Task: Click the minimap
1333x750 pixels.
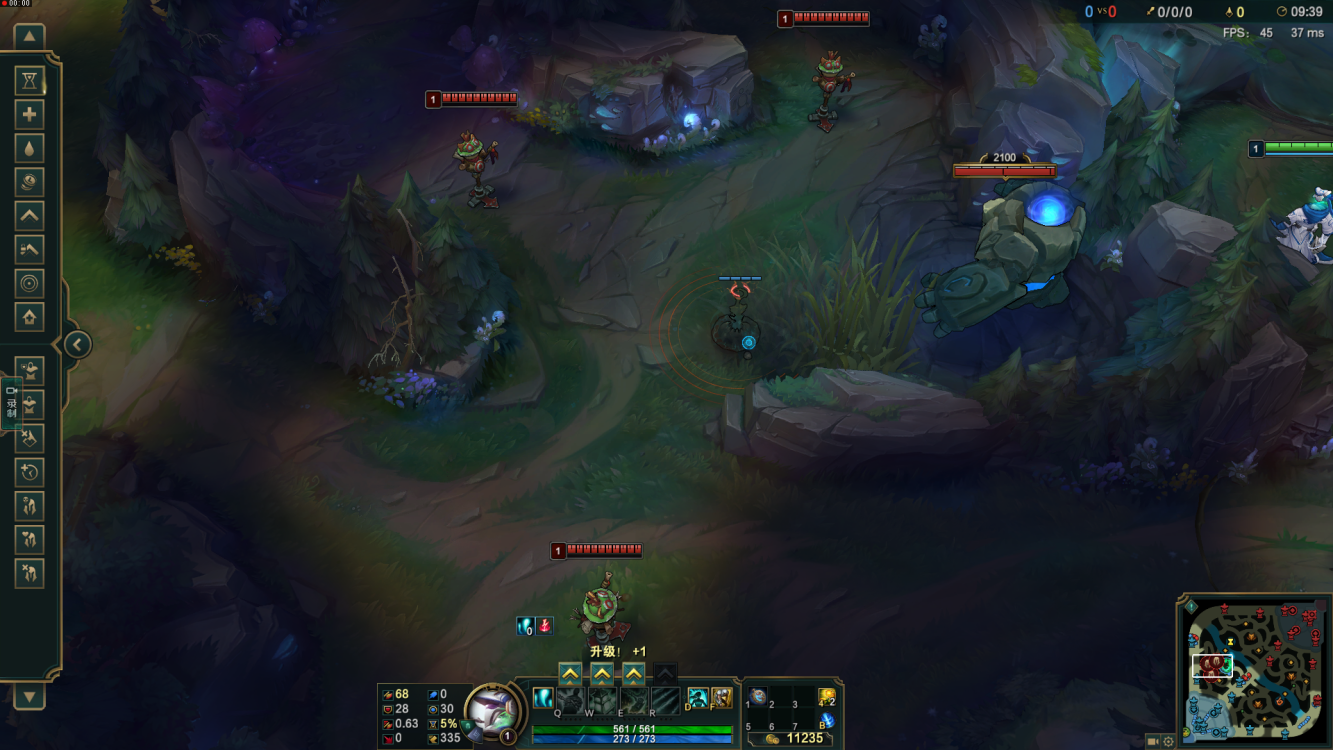Action: point(1255,670)
